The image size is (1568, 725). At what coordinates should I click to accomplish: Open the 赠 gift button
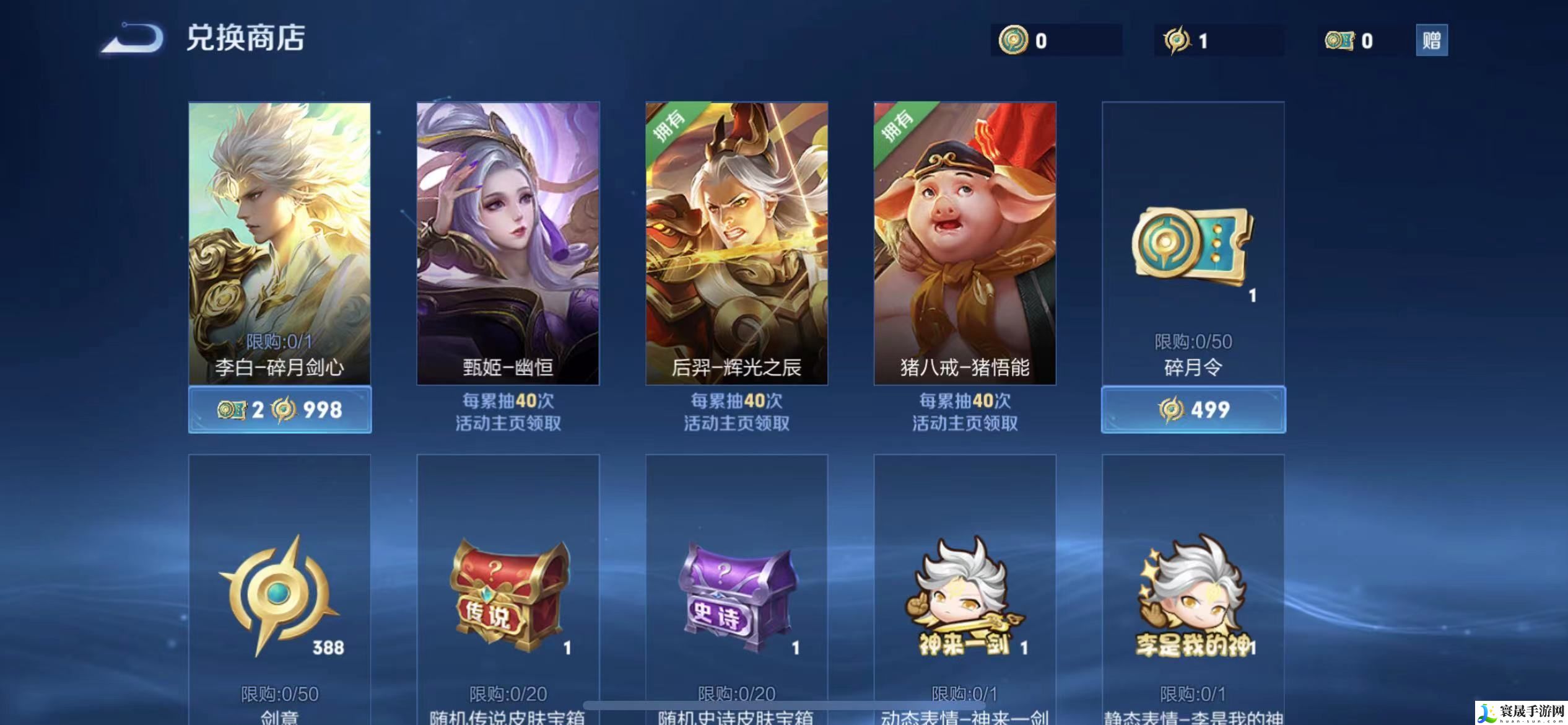pyautogui.click(x=1431, y=40)
